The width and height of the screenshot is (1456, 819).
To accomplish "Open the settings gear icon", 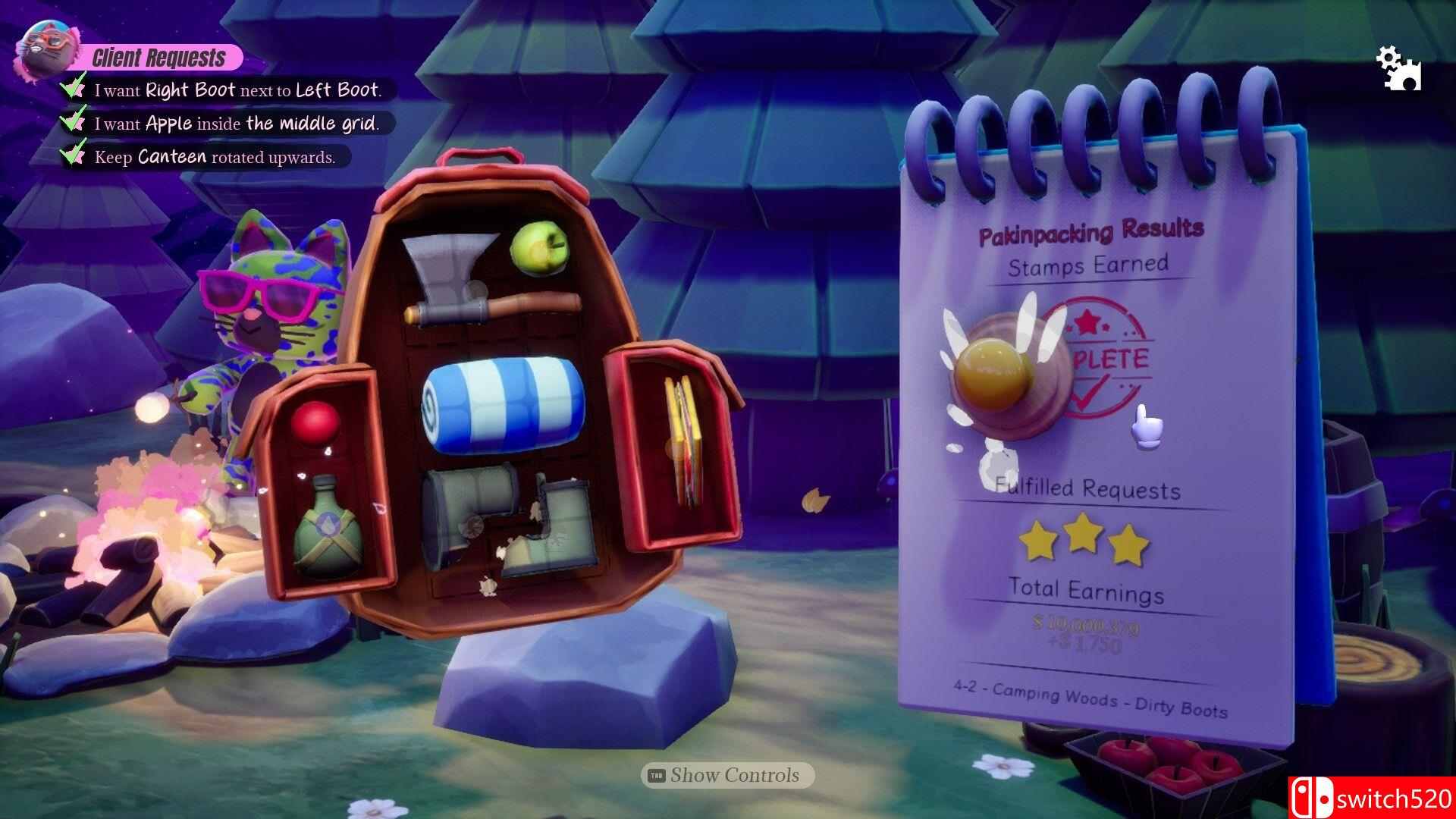I will coord(1398,69).
